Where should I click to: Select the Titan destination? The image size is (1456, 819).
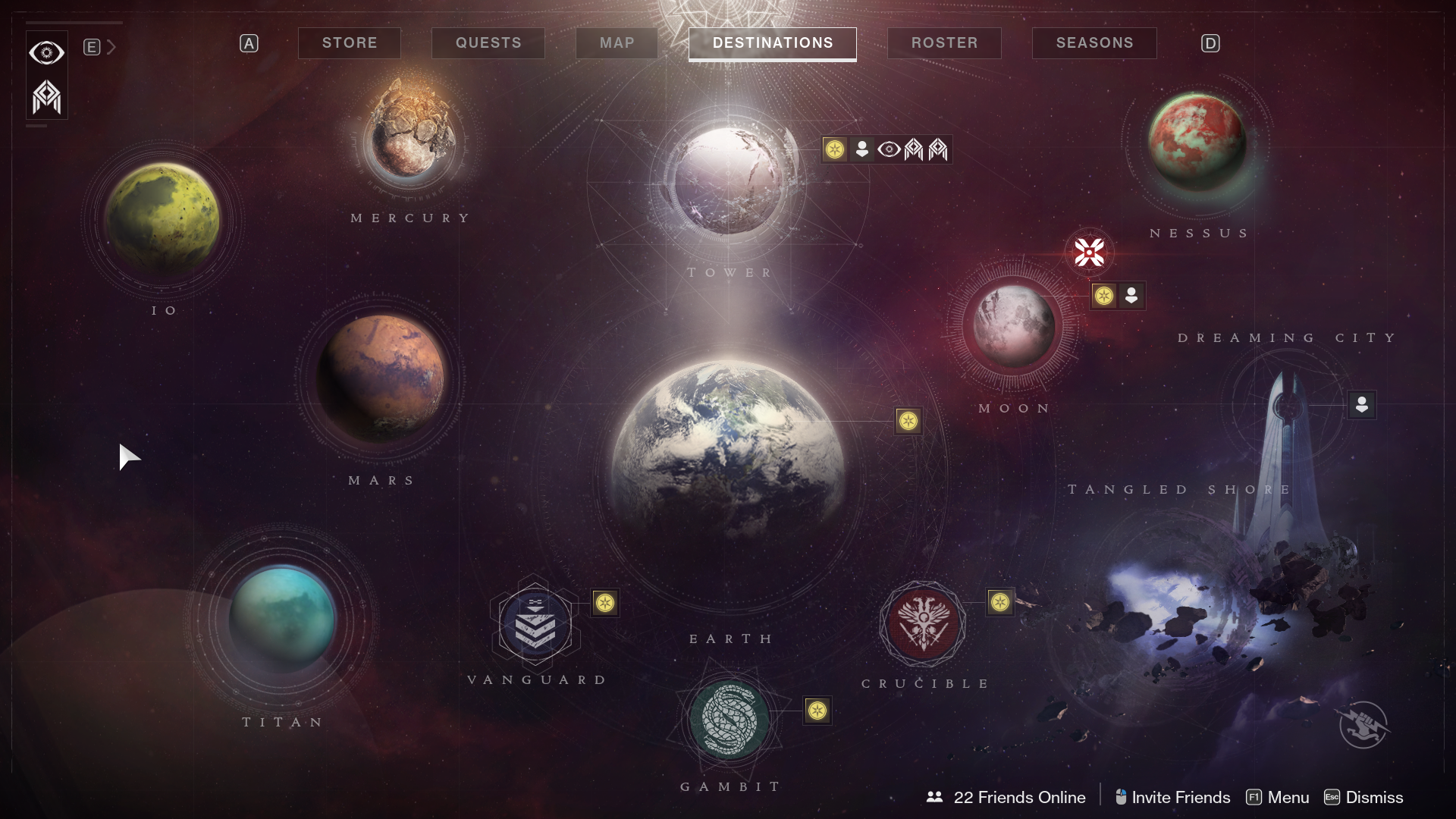[x=282, y=618]
